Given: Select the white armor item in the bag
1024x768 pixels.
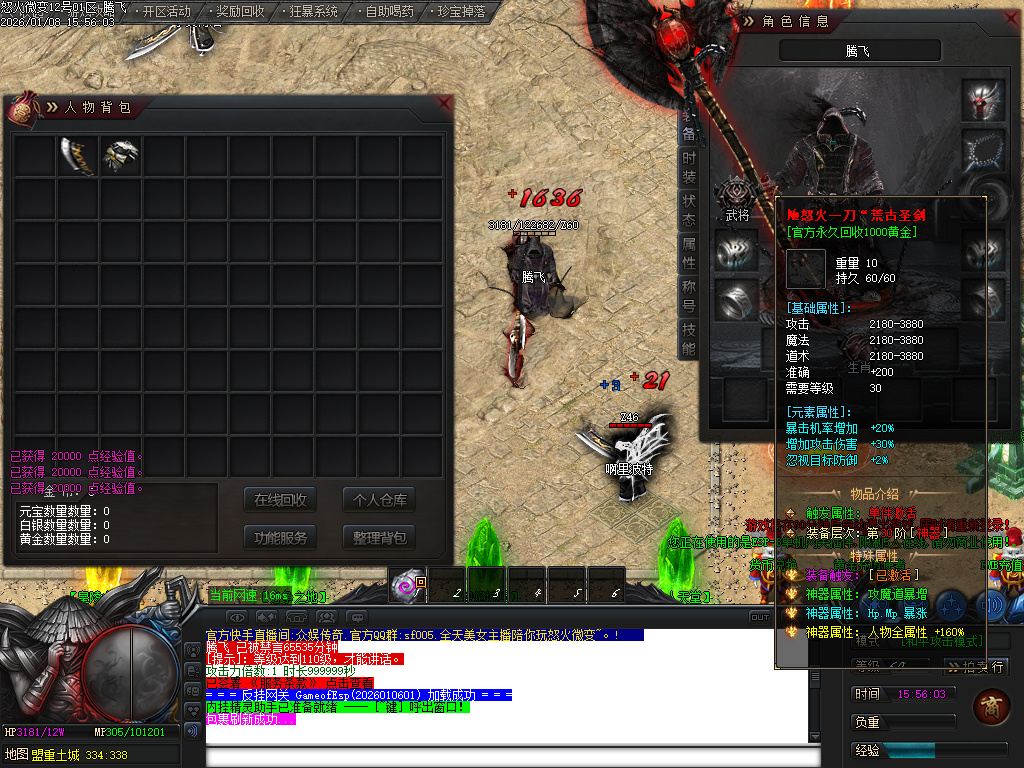Looking at the screenshot, I should point(121,156).
